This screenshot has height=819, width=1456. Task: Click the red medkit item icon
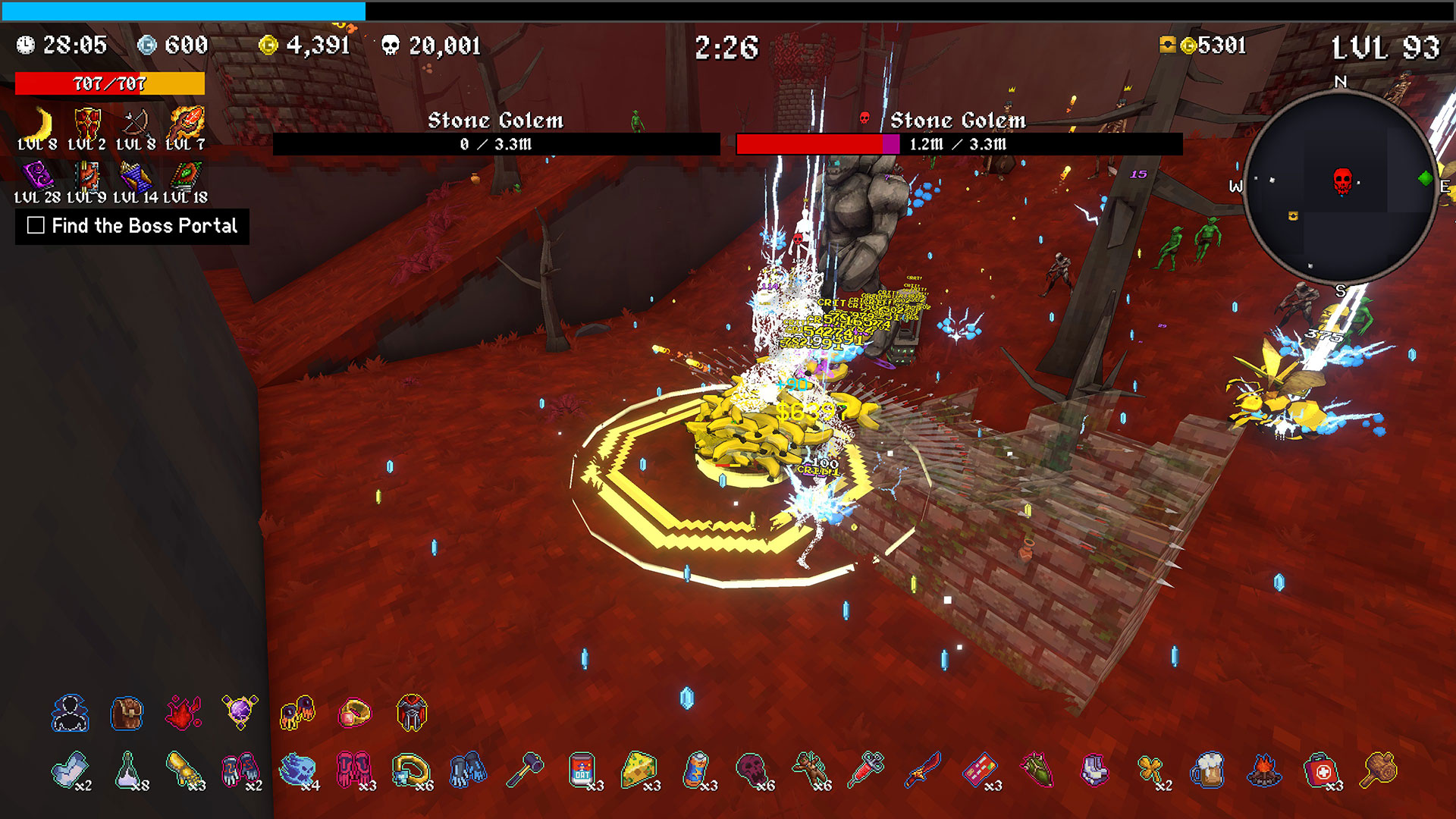click(1321, 770)
